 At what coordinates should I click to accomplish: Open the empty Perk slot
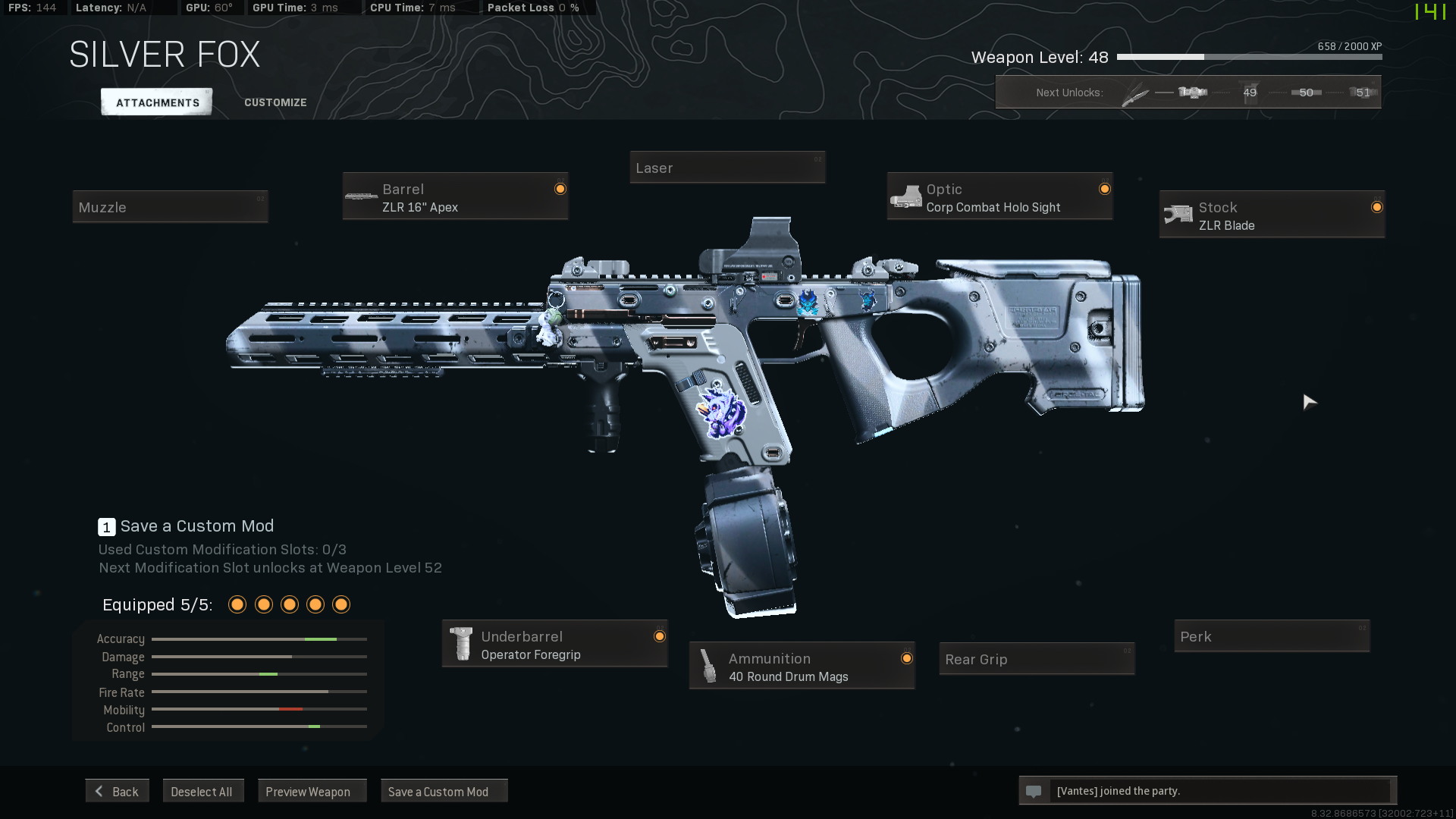[x=1271, y=636]
